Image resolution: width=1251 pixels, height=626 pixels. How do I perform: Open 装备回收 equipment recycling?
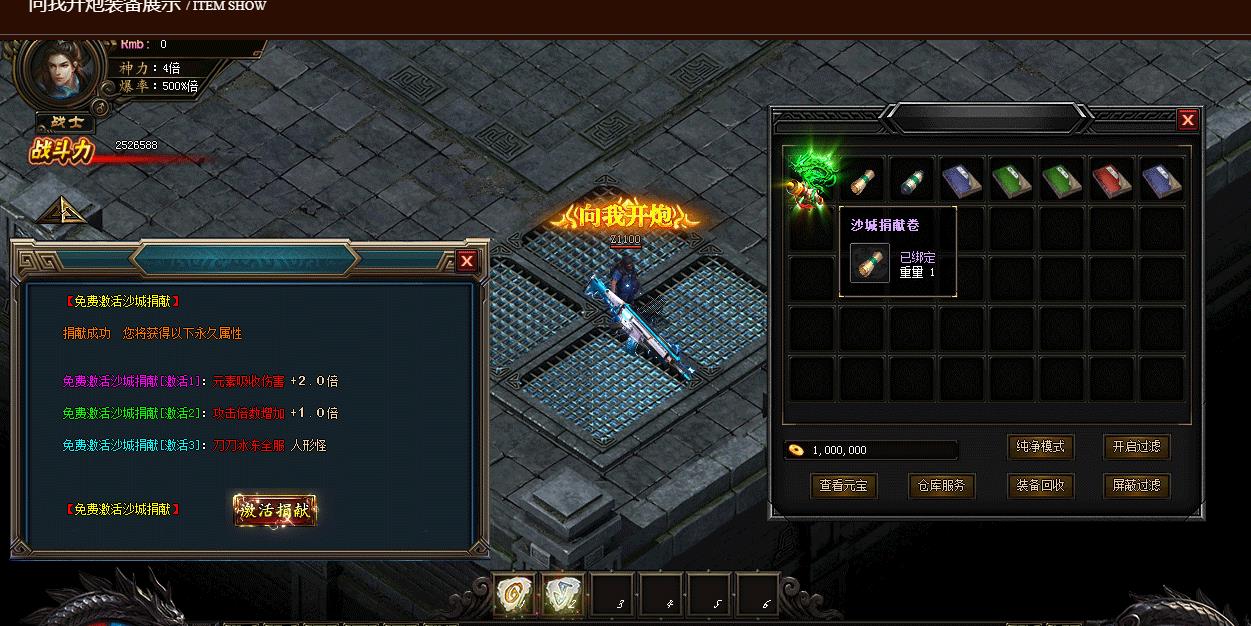(x=1040, y=486)
